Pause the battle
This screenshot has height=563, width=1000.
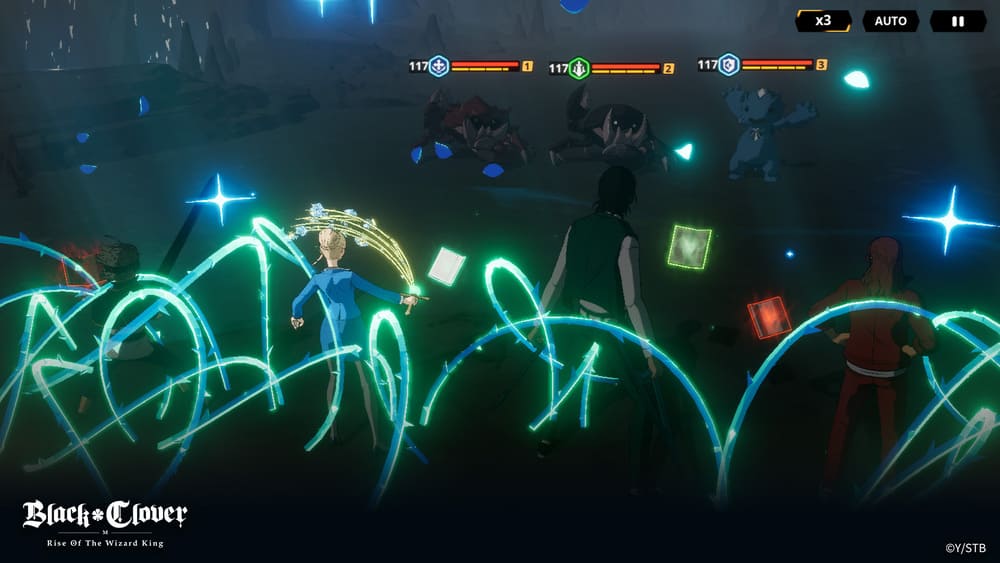[x=957, y=21]
